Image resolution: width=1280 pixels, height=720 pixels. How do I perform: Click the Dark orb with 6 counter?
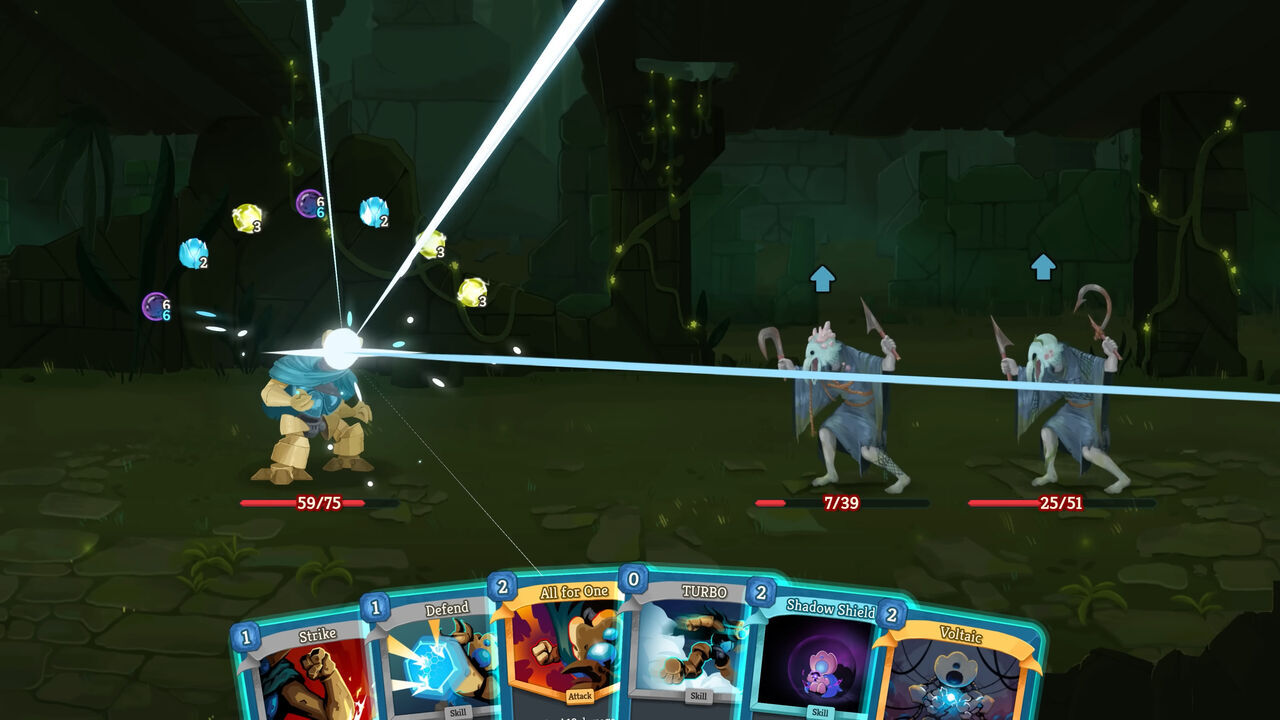(311, 200)
